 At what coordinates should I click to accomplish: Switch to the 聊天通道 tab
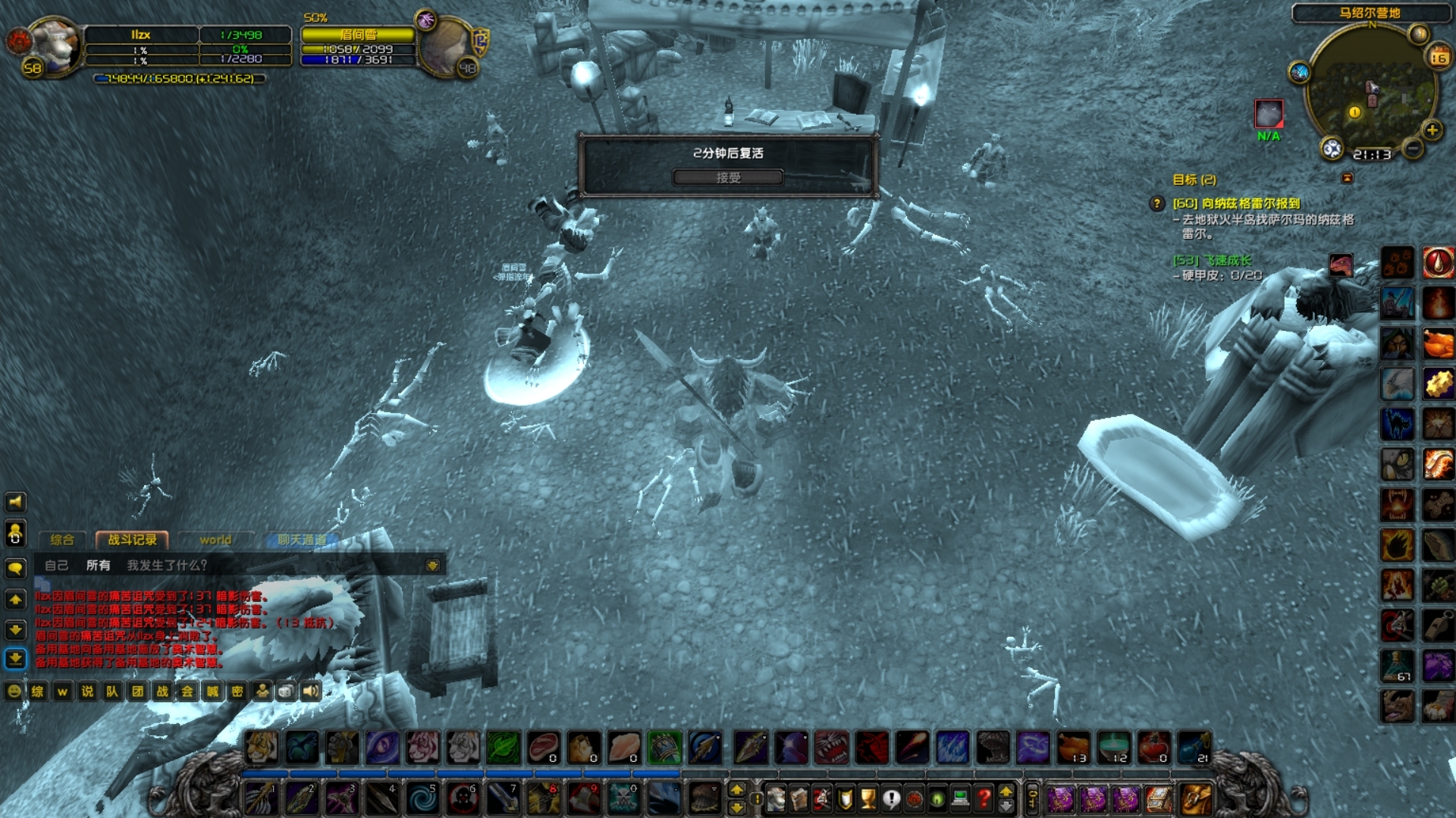tap(302, 540)
